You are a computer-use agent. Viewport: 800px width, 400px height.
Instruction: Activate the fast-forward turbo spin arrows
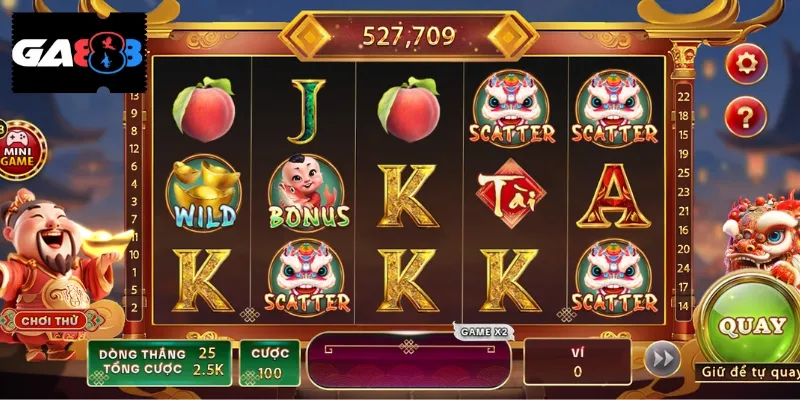coord(661,360)
